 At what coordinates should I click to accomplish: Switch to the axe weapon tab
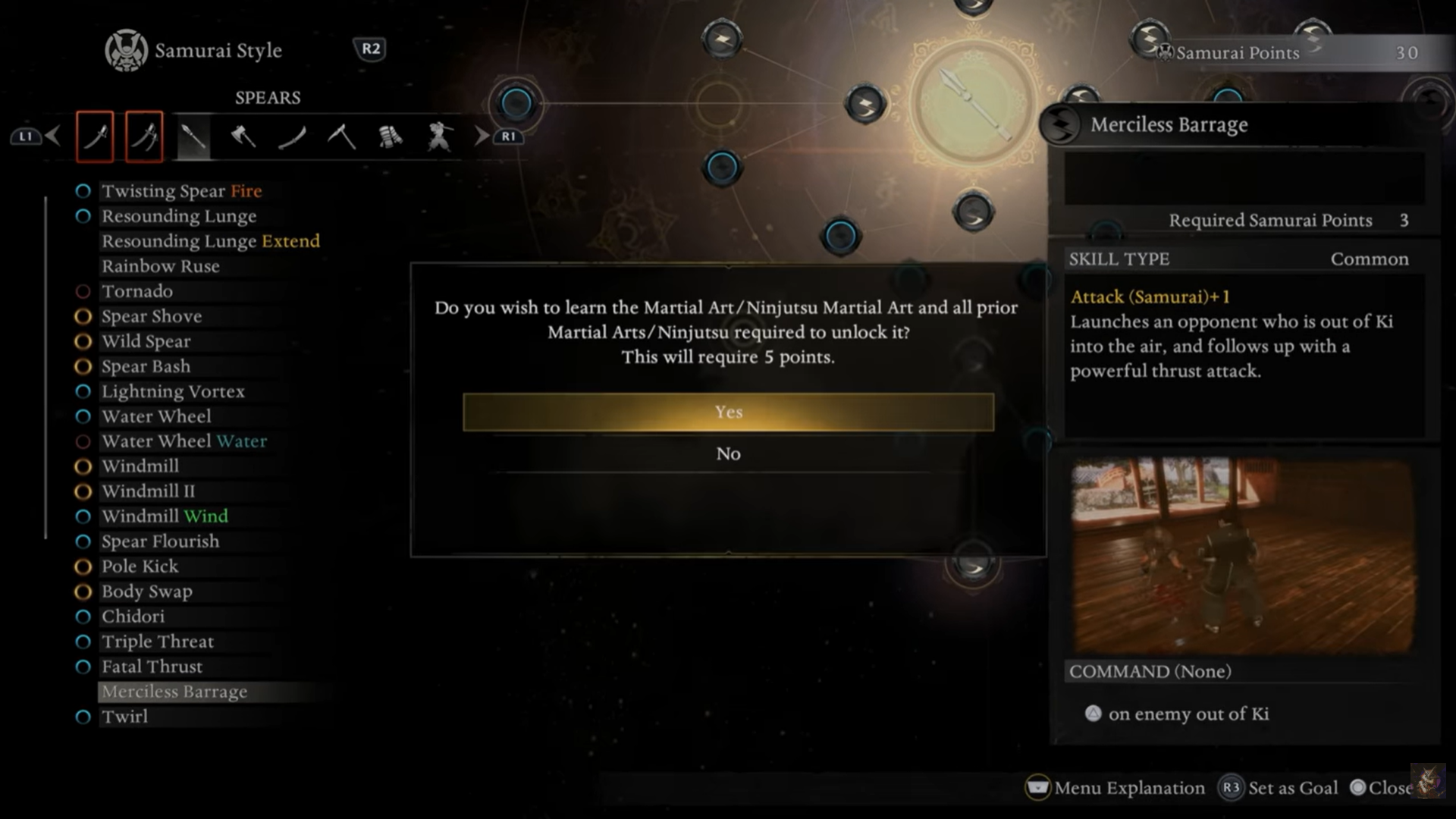243,136
